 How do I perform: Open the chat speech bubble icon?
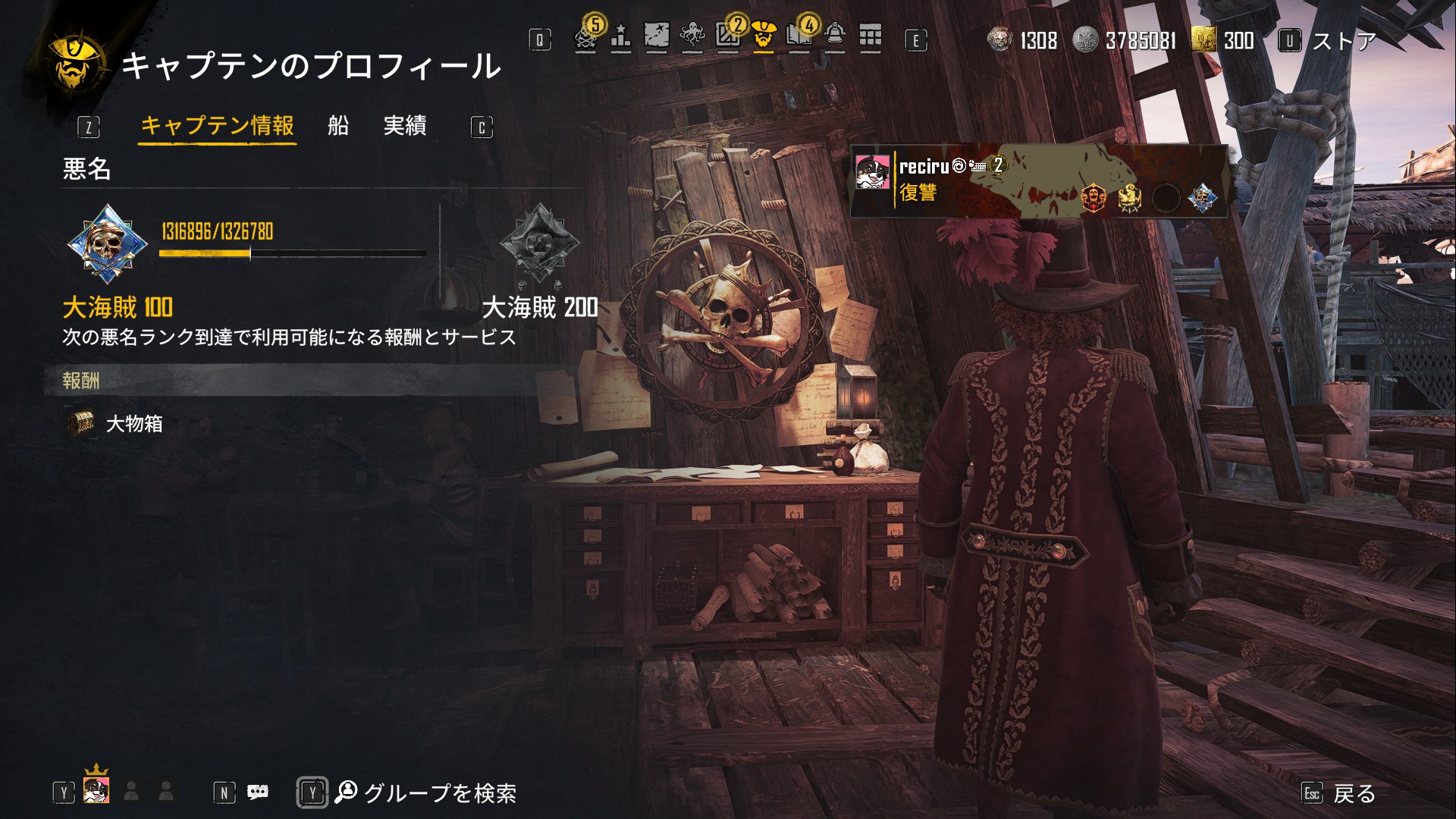pos(258,792)
